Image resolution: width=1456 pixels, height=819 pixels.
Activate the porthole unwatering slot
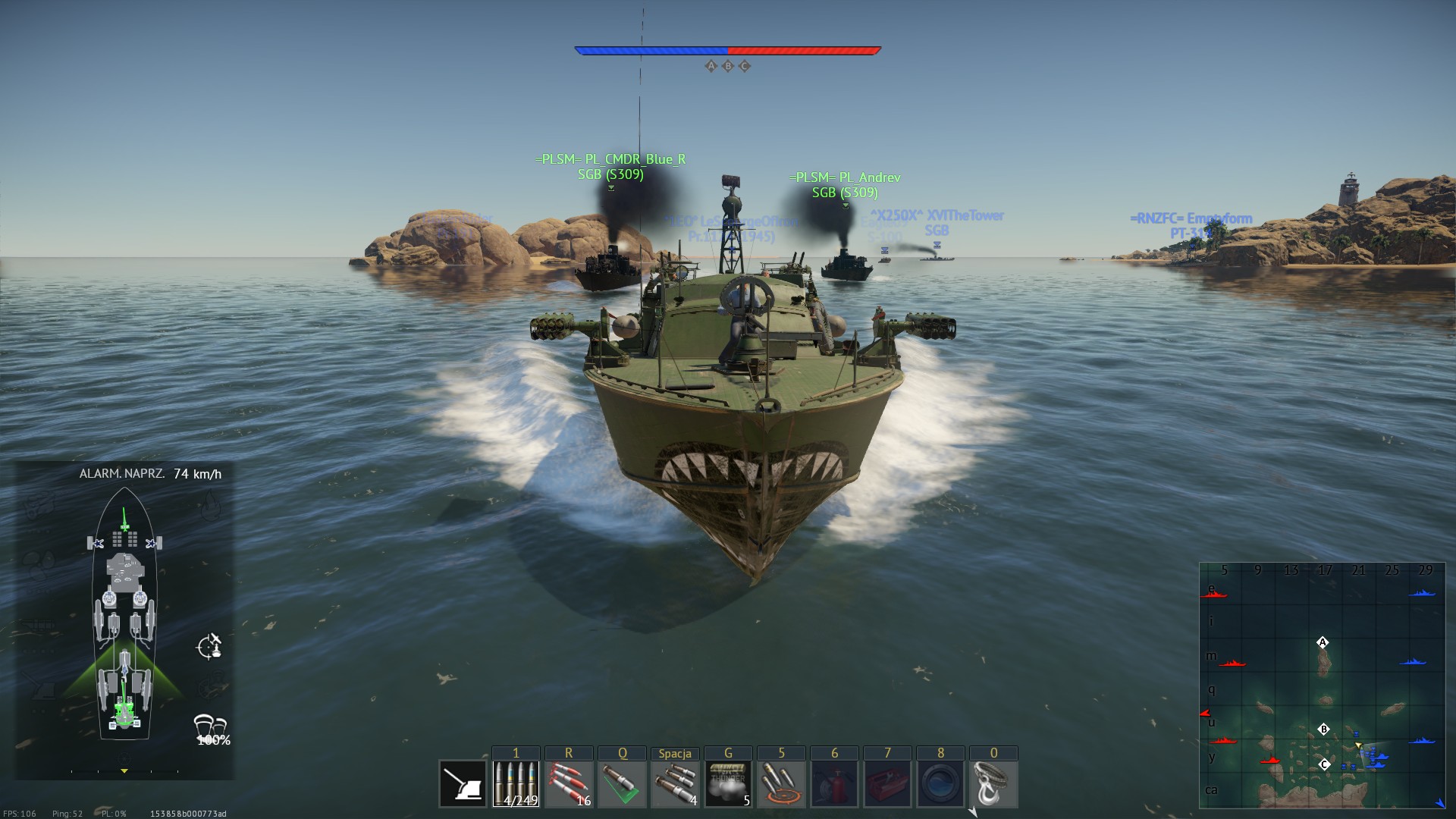click(940, 784)
